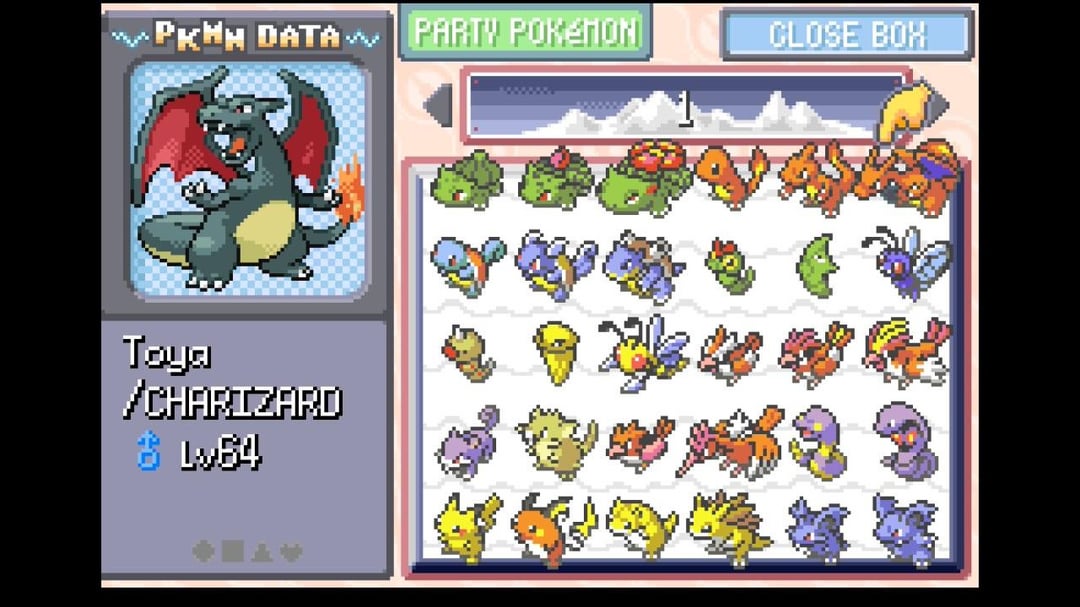Pick the green Caterpie icon

730,264
